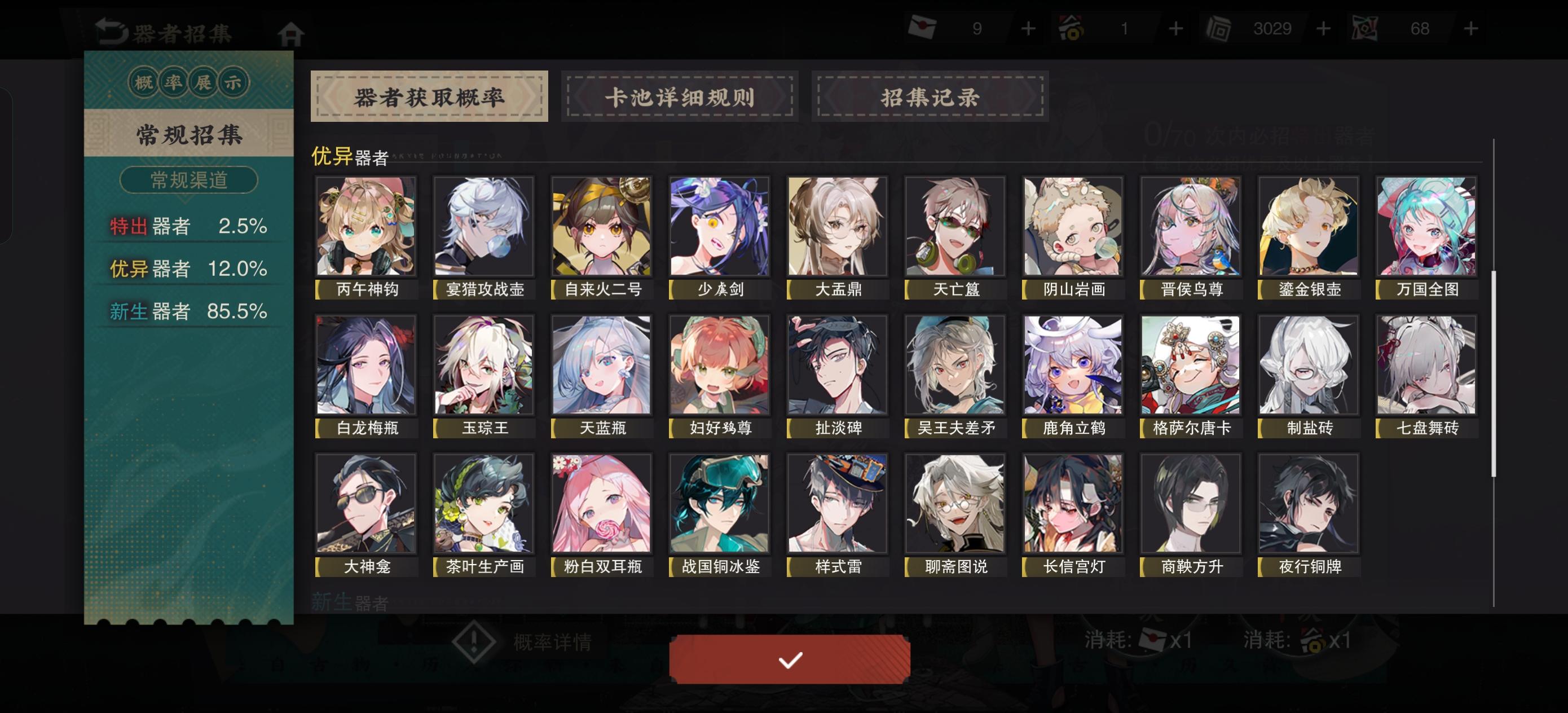
Task: View the 大神龛 character portrait
Action: pos(365,504)
